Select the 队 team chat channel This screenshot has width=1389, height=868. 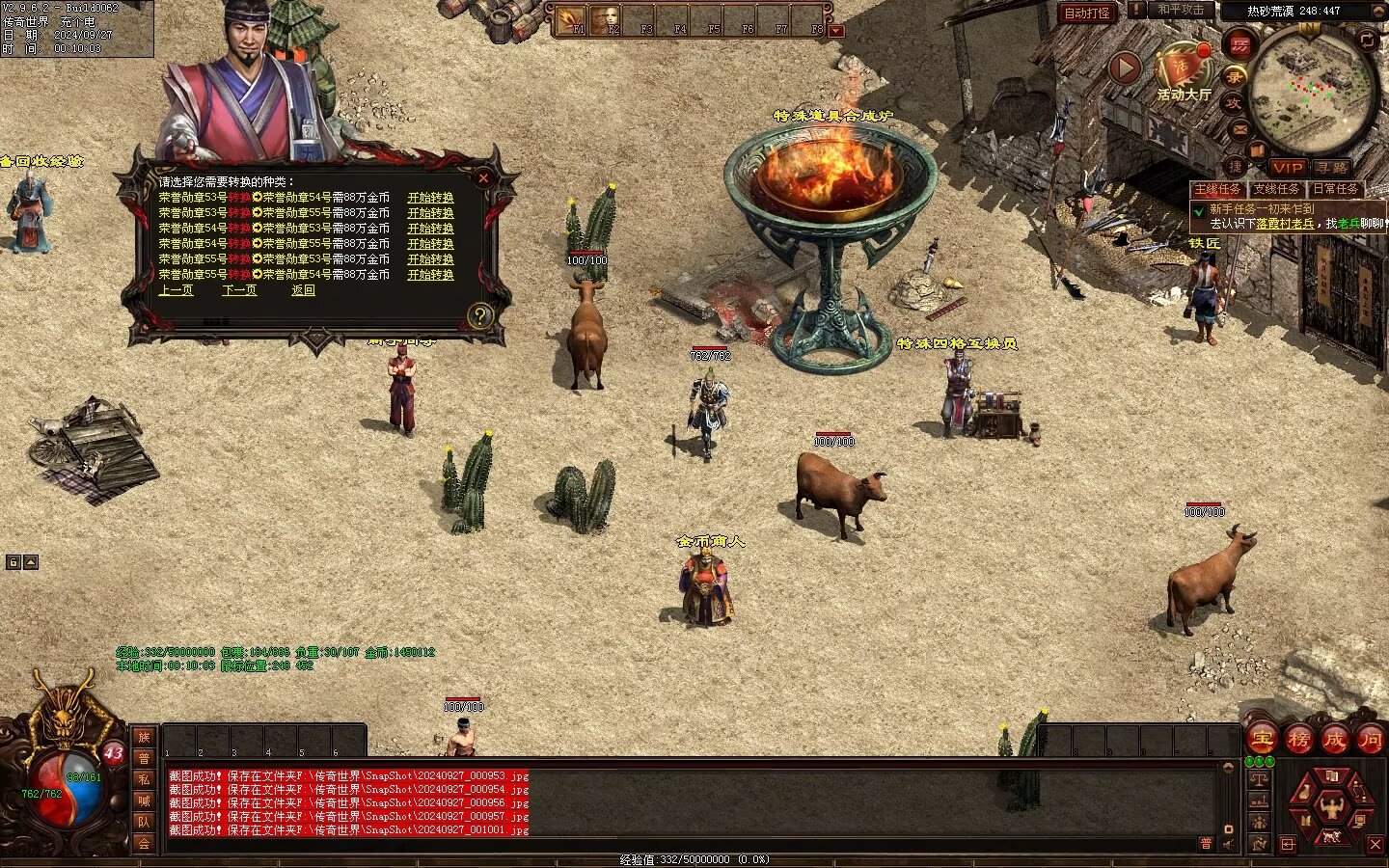click(144, 822)
